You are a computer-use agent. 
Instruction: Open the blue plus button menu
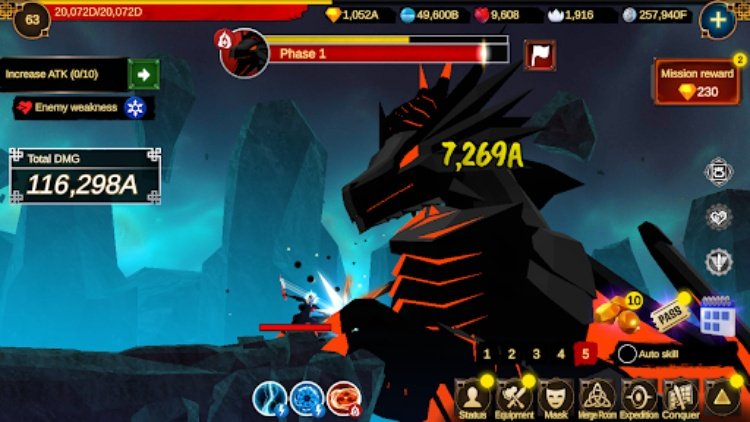tap(717, 19)
